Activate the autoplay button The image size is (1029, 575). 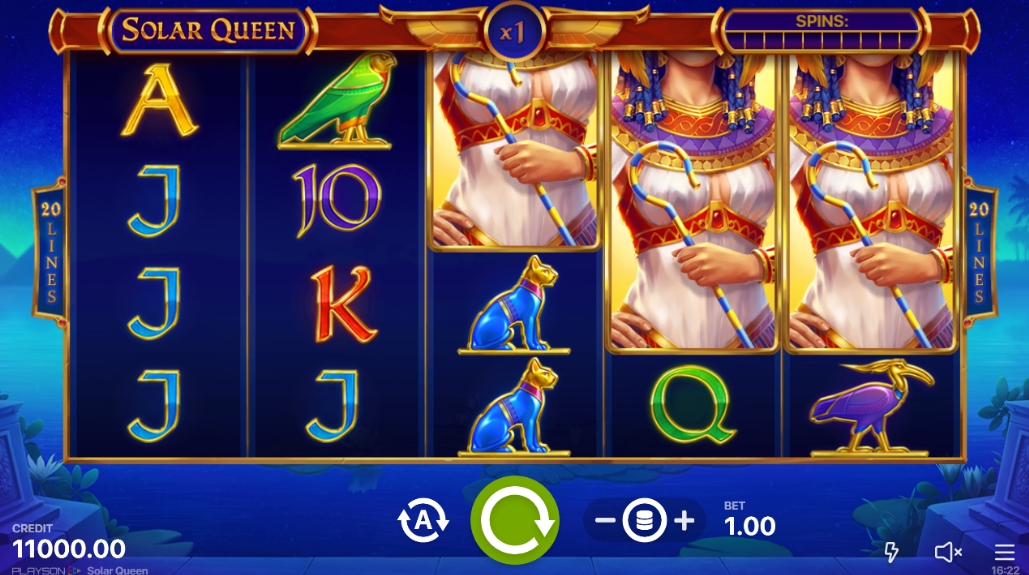pyautogui.click(x=424, y=521)
